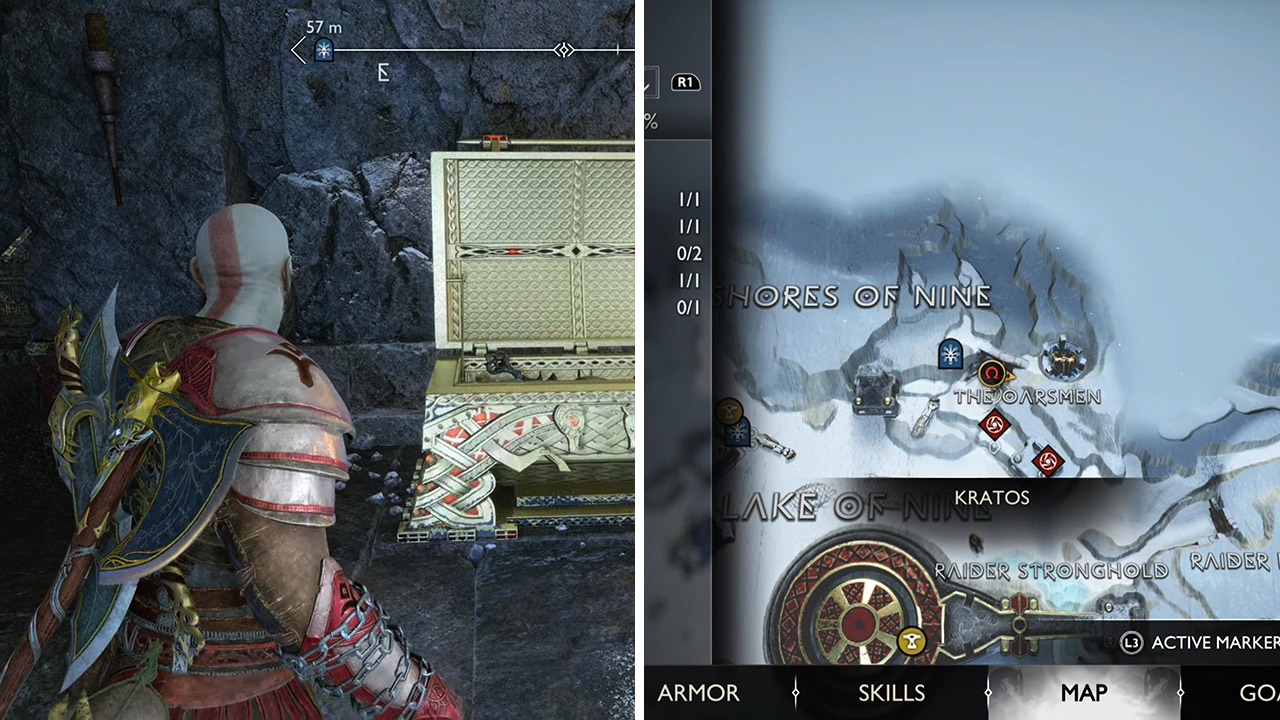Viewport: 1280px width, 720px height.
Task: Click the 0/2 collectible counter entry
Action: pos(690,254)
